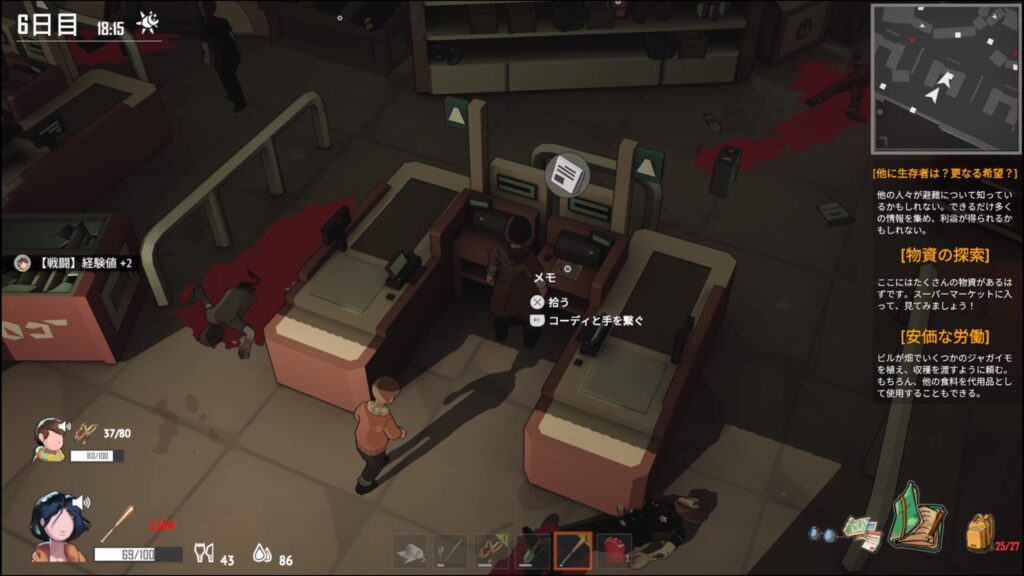Click the boy companion's portrait
1024x576 pixels.
coord(49,440)
